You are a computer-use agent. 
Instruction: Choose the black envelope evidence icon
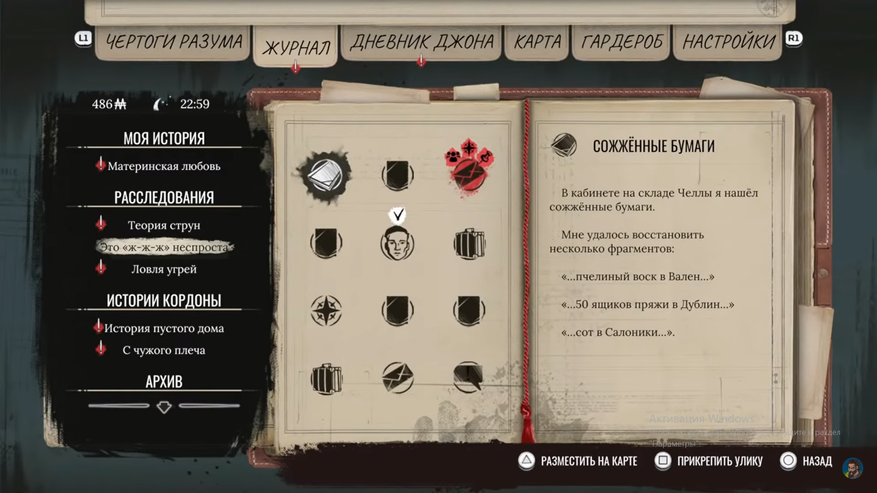tap(397, 377)
